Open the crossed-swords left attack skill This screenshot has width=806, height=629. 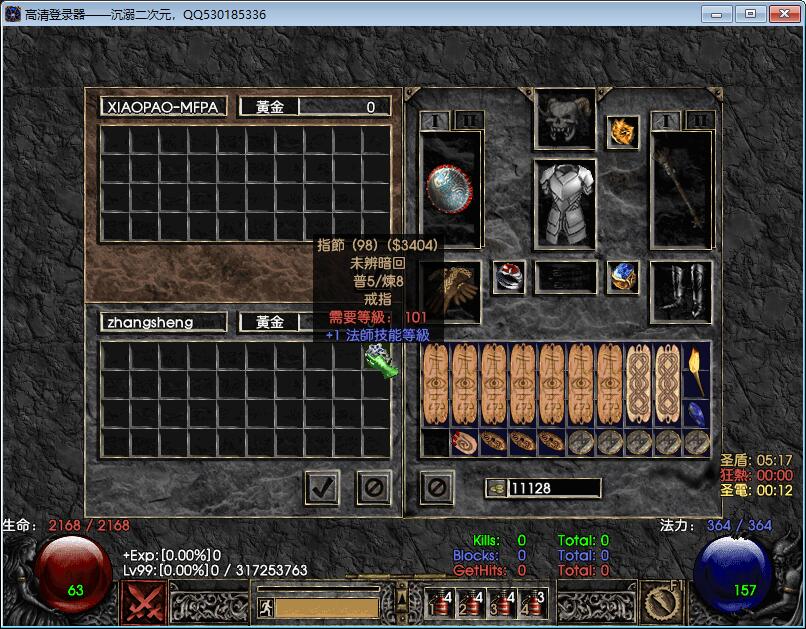(144, 602)
